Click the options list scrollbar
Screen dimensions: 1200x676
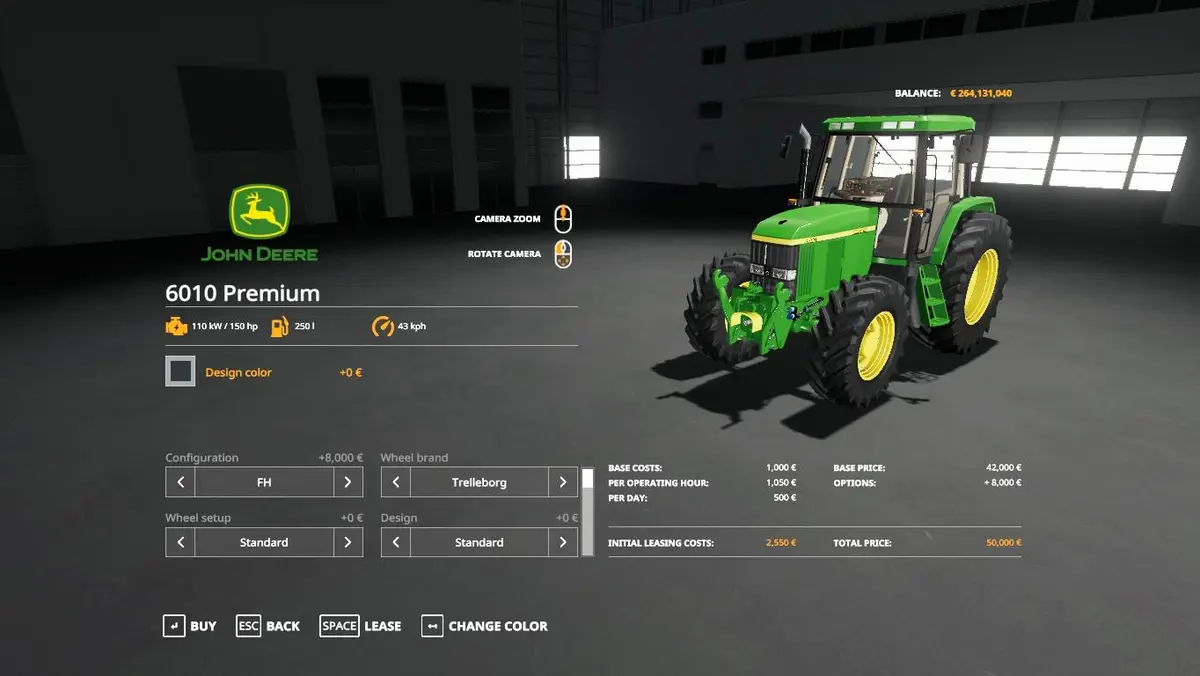point(588,510)
